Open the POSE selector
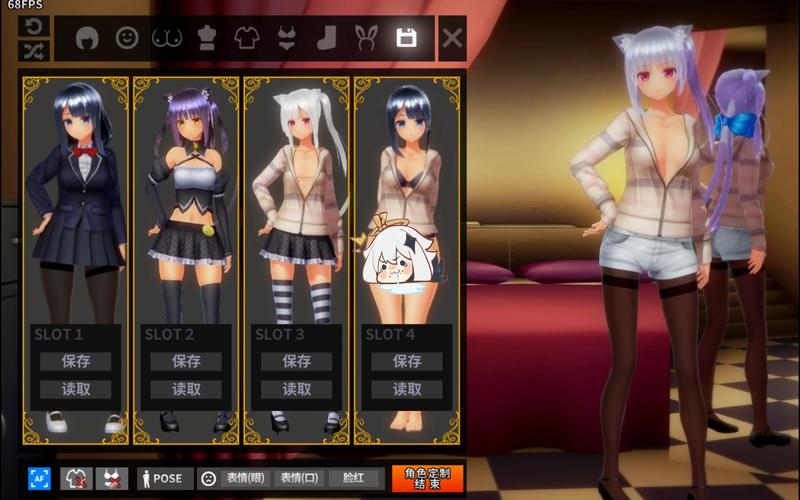This screenshot has height=500, width=800. 160,478
